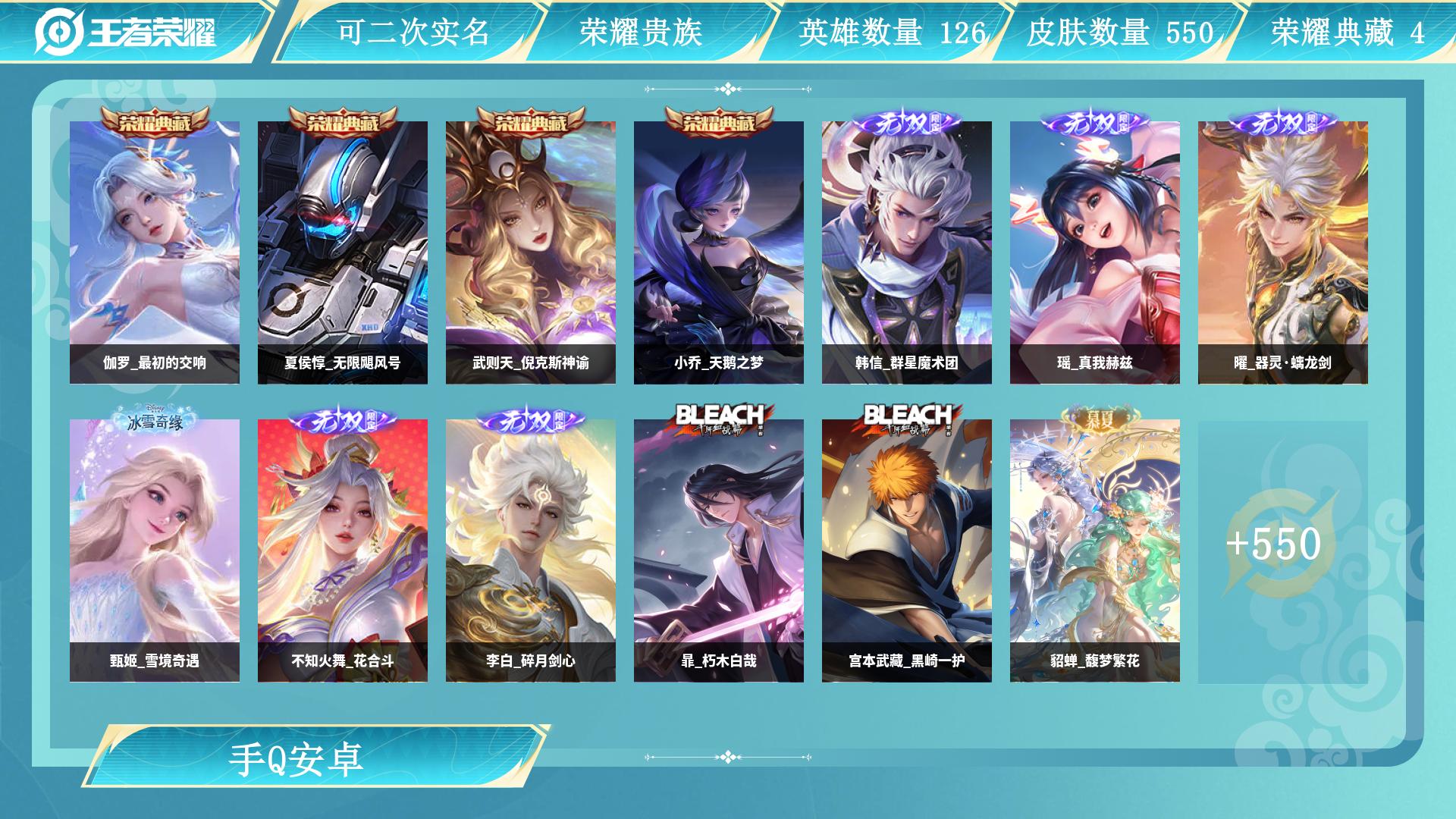Screen dimensions: 1456x819
Task: Switch to the 皮肤数量 550 tab
Action: [x=1119, y=32]
